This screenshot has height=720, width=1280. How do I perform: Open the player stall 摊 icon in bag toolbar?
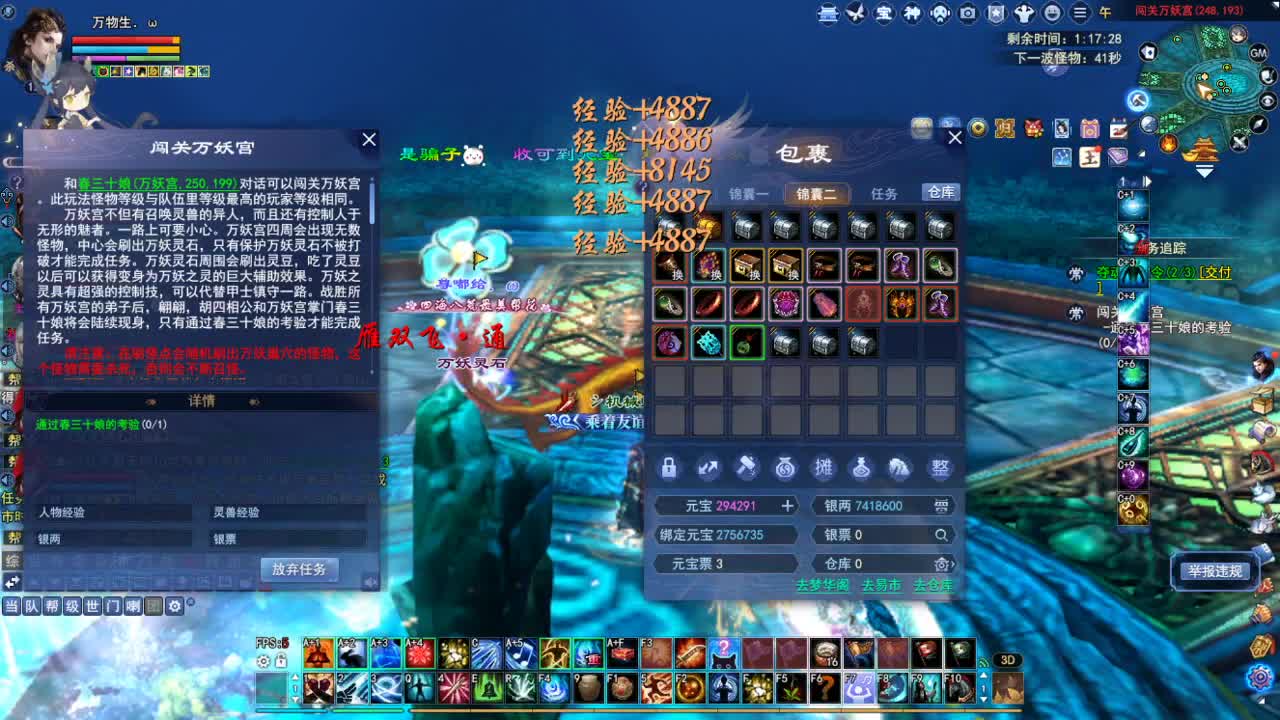point(823,467)
